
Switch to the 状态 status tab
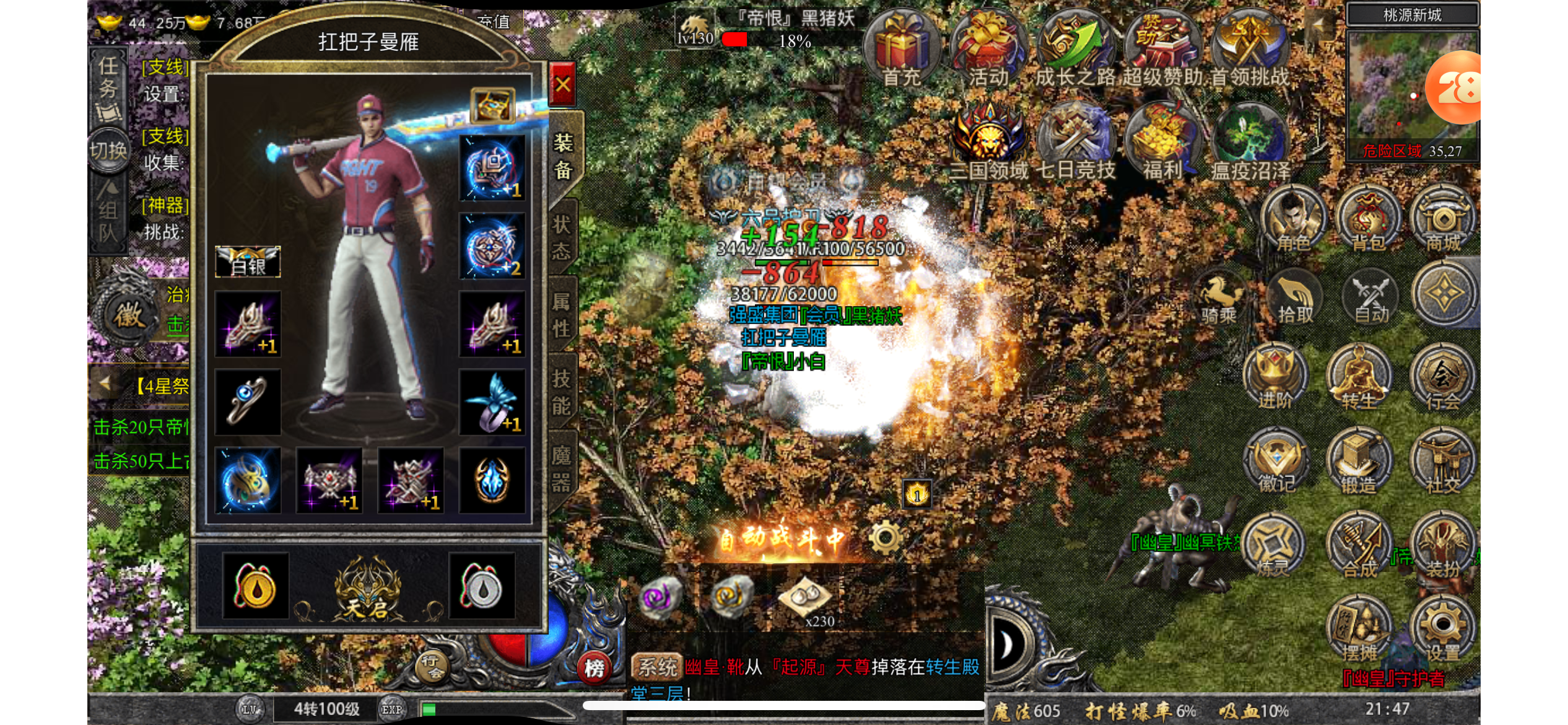click(562, 237)
